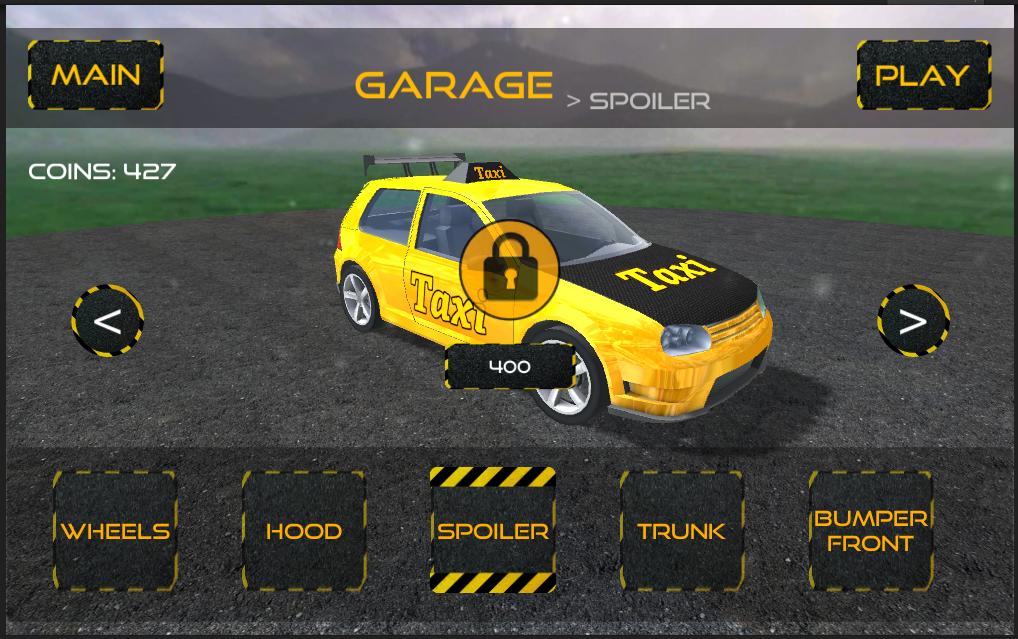Start the game with the Play button
Image resolution: width=1018 pixels, height=639 pixels.
[923, 75]
